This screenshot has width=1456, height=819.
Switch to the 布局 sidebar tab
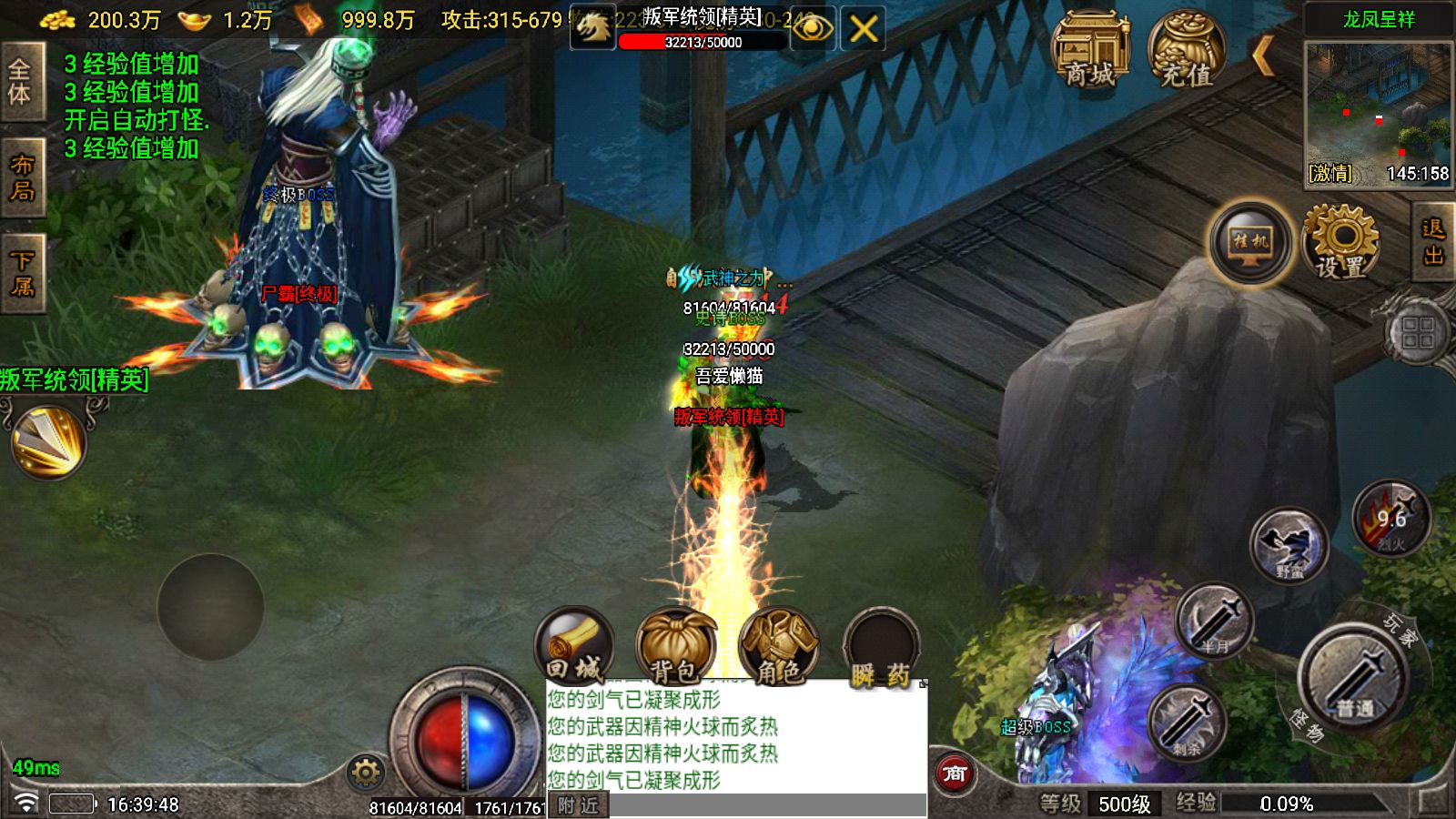pos(23,174)
